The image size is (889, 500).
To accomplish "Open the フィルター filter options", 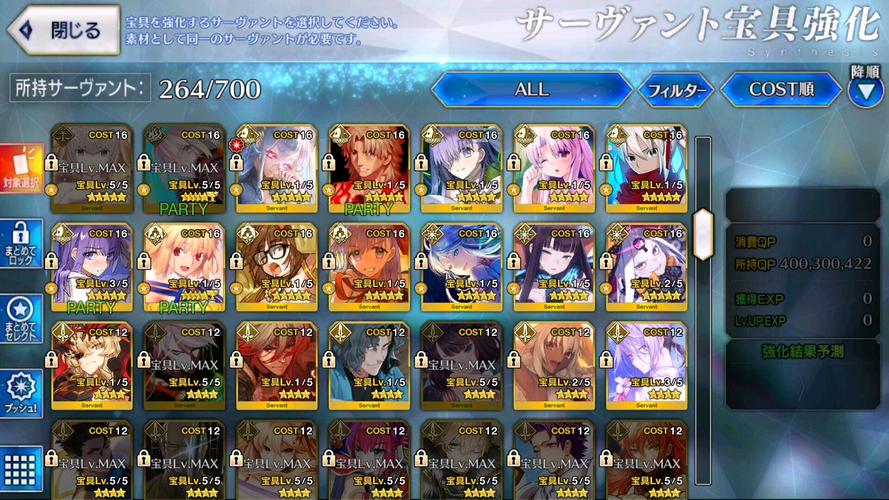I will coord(676,91).
